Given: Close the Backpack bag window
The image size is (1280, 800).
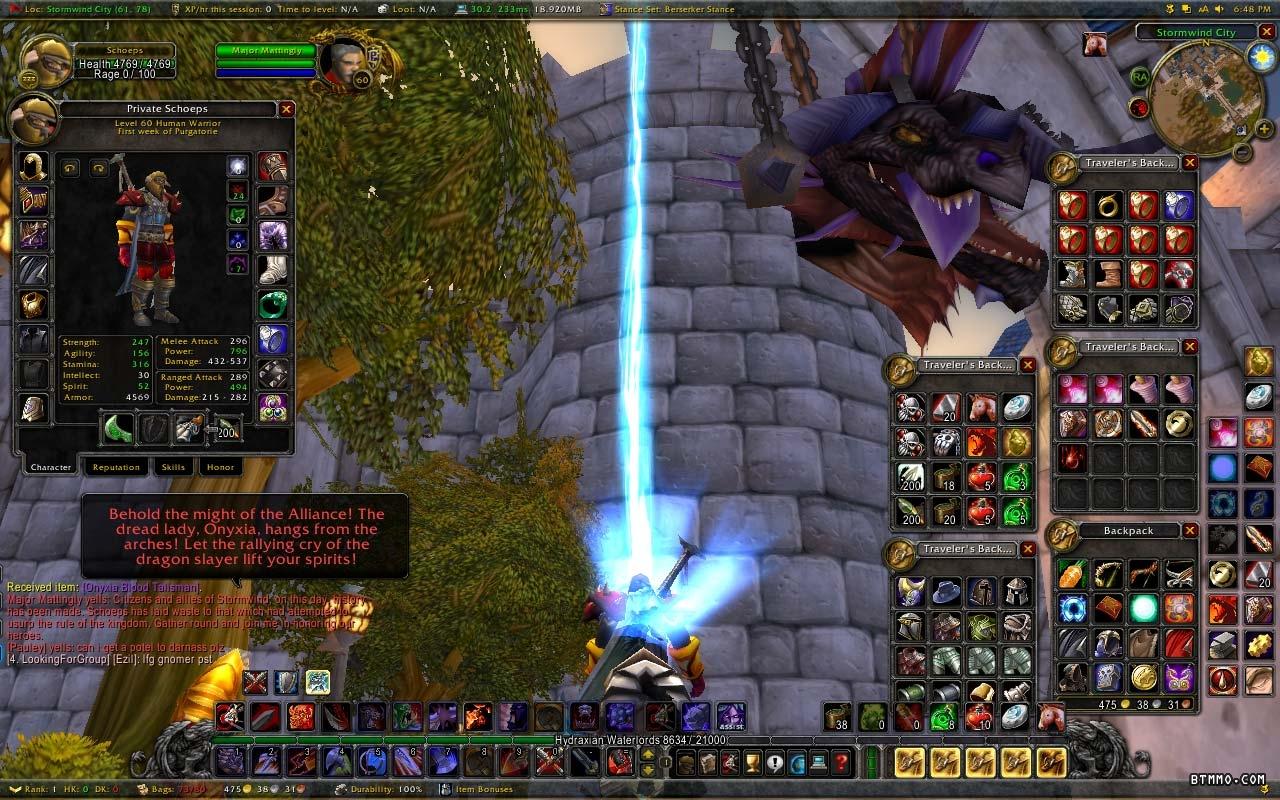Looking at the screenshot, I should [1190, 531].
